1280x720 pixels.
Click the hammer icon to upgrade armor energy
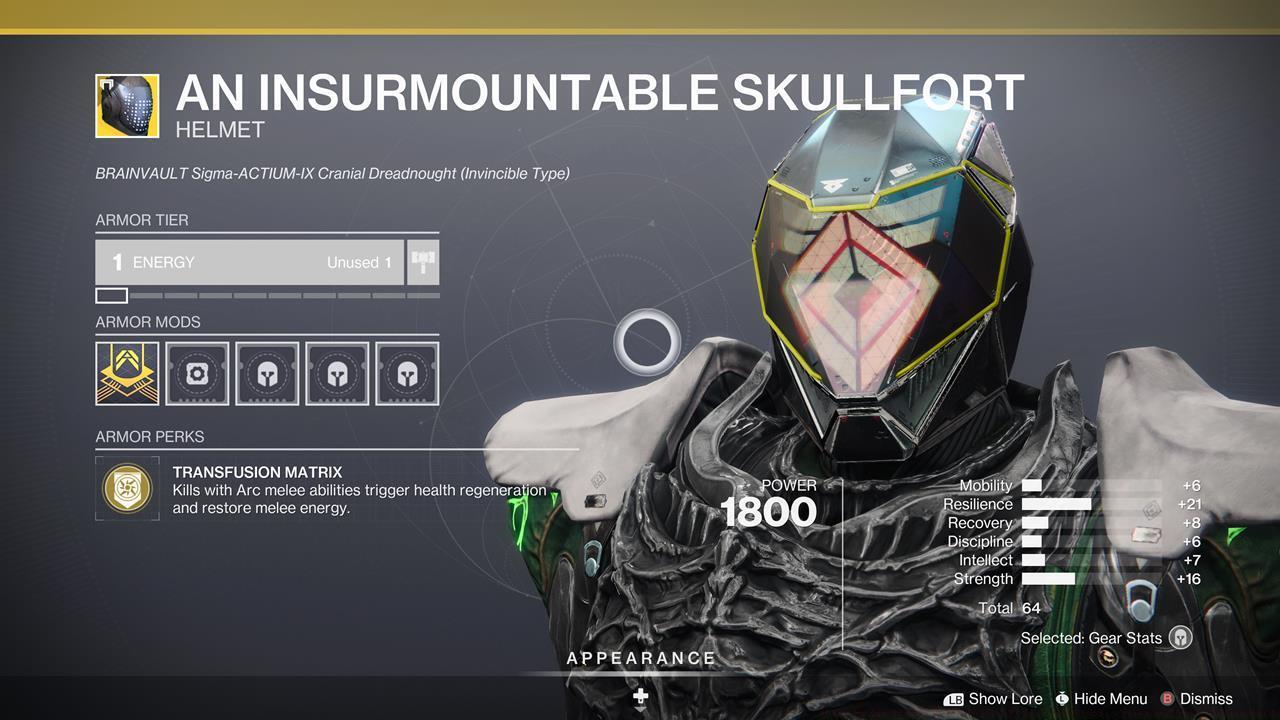(422, 261)
